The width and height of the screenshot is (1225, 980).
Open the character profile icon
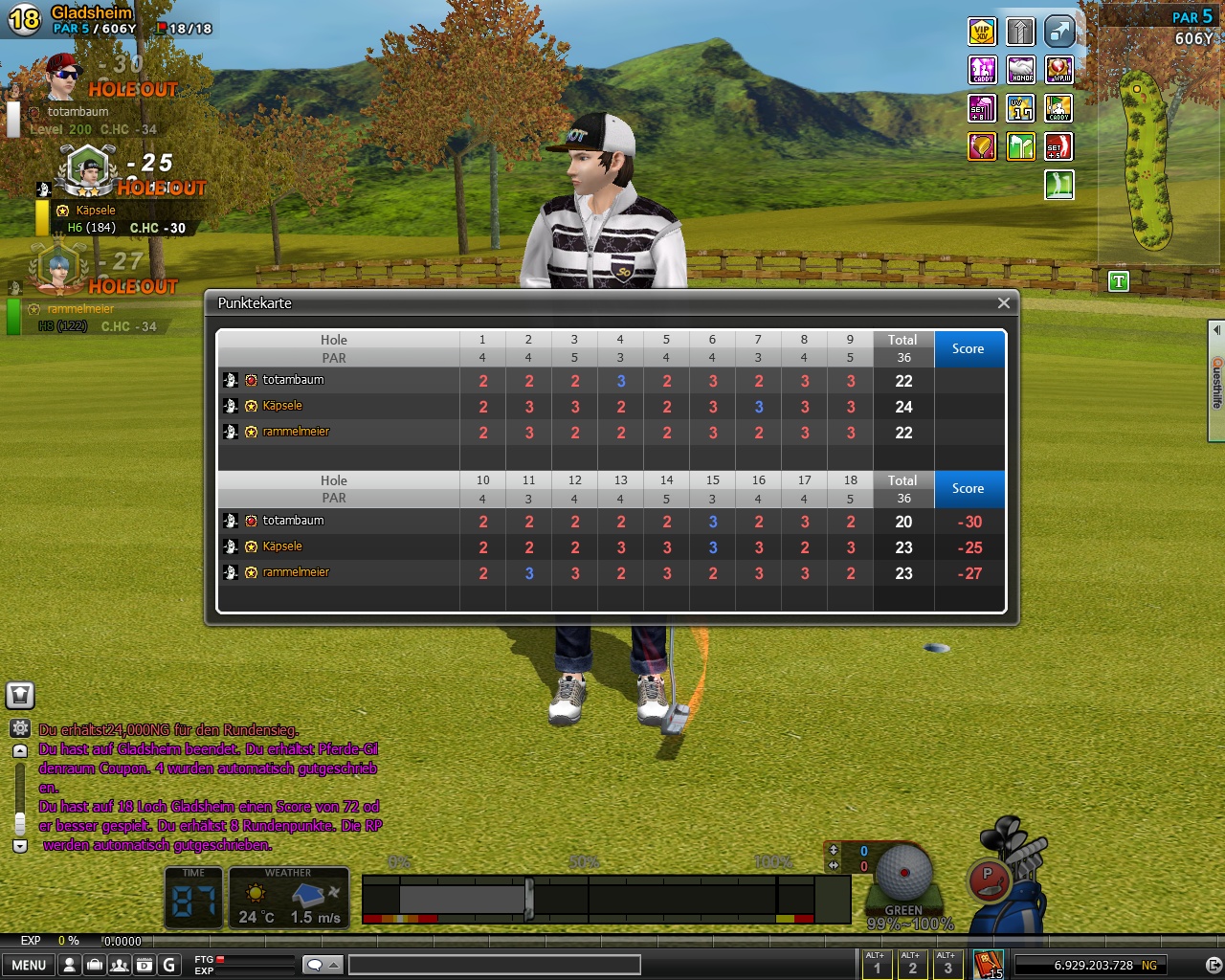point(69,965)
